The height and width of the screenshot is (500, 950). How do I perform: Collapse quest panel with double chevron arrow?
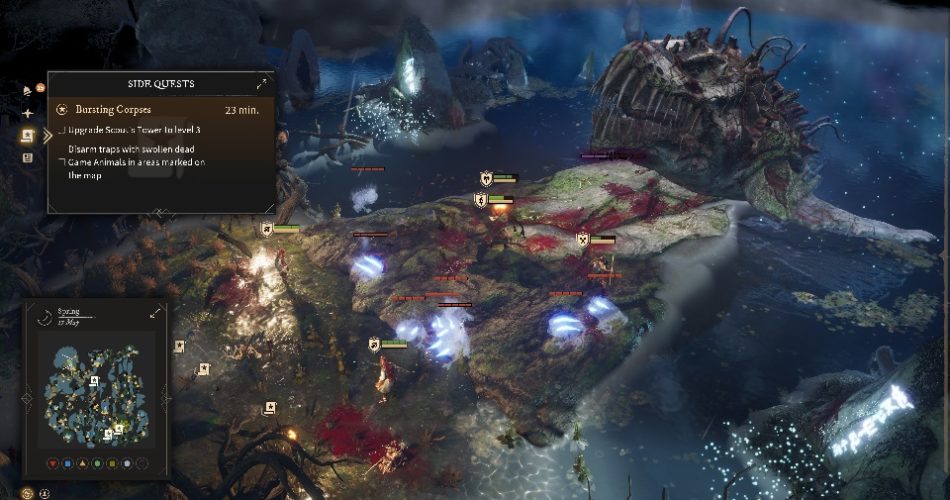[47, 135]
